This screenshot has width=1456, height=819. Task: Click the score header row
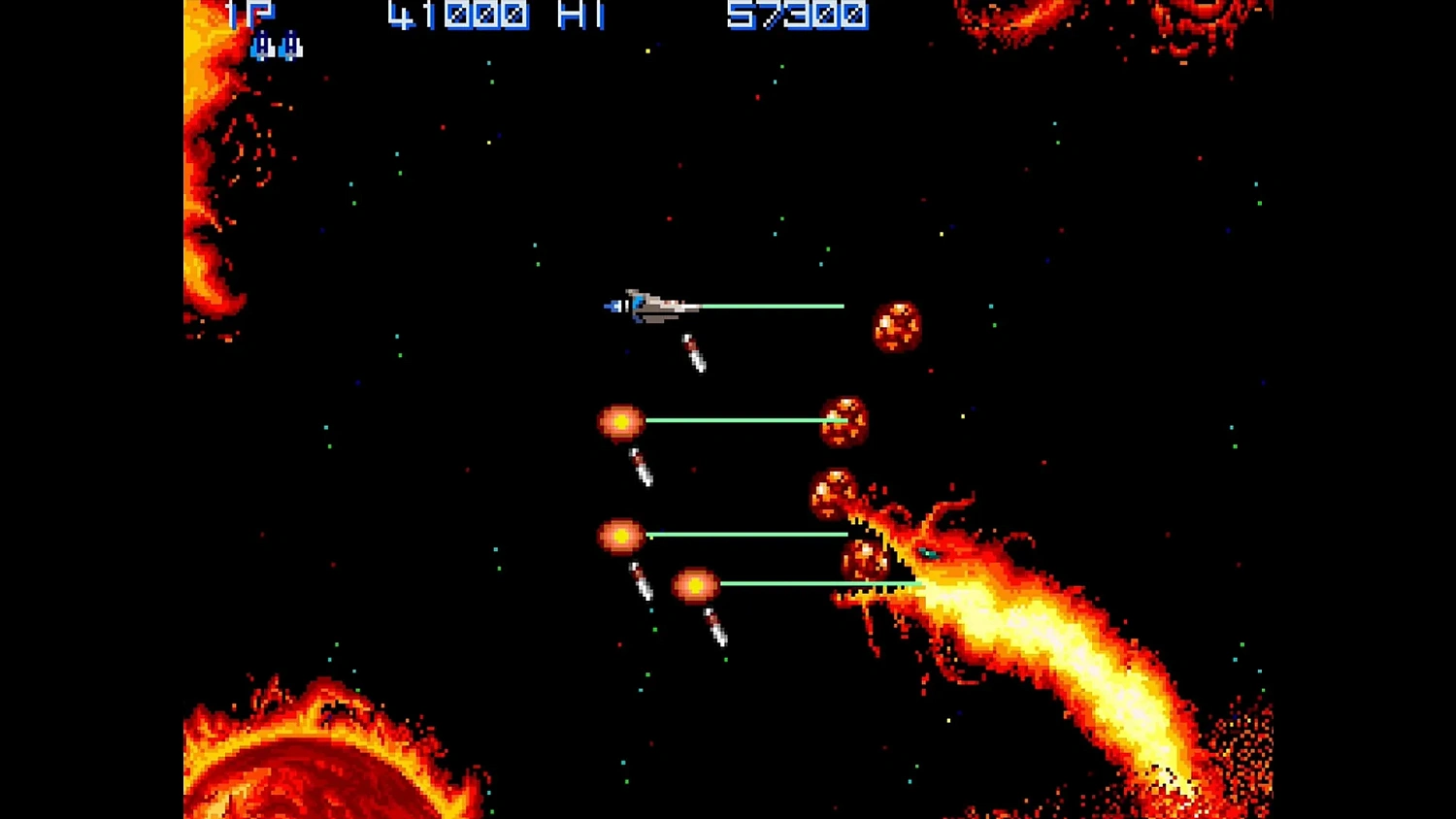[x=544, y=16]
